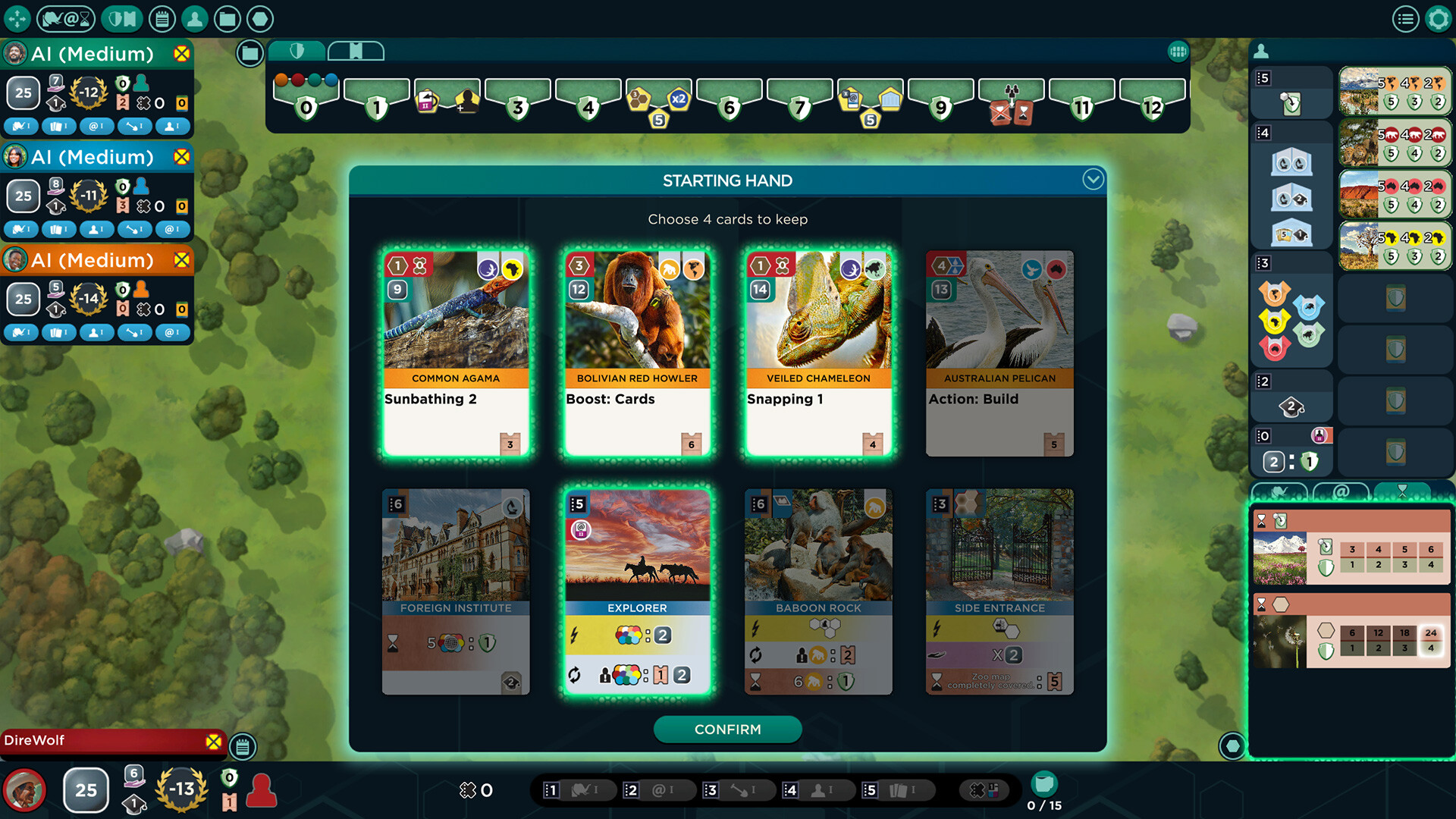Image resolution: width=1456 pixels, height=819 pixels.
Task: Click the orange marker on the break track
Action: [x=280, y=78]
